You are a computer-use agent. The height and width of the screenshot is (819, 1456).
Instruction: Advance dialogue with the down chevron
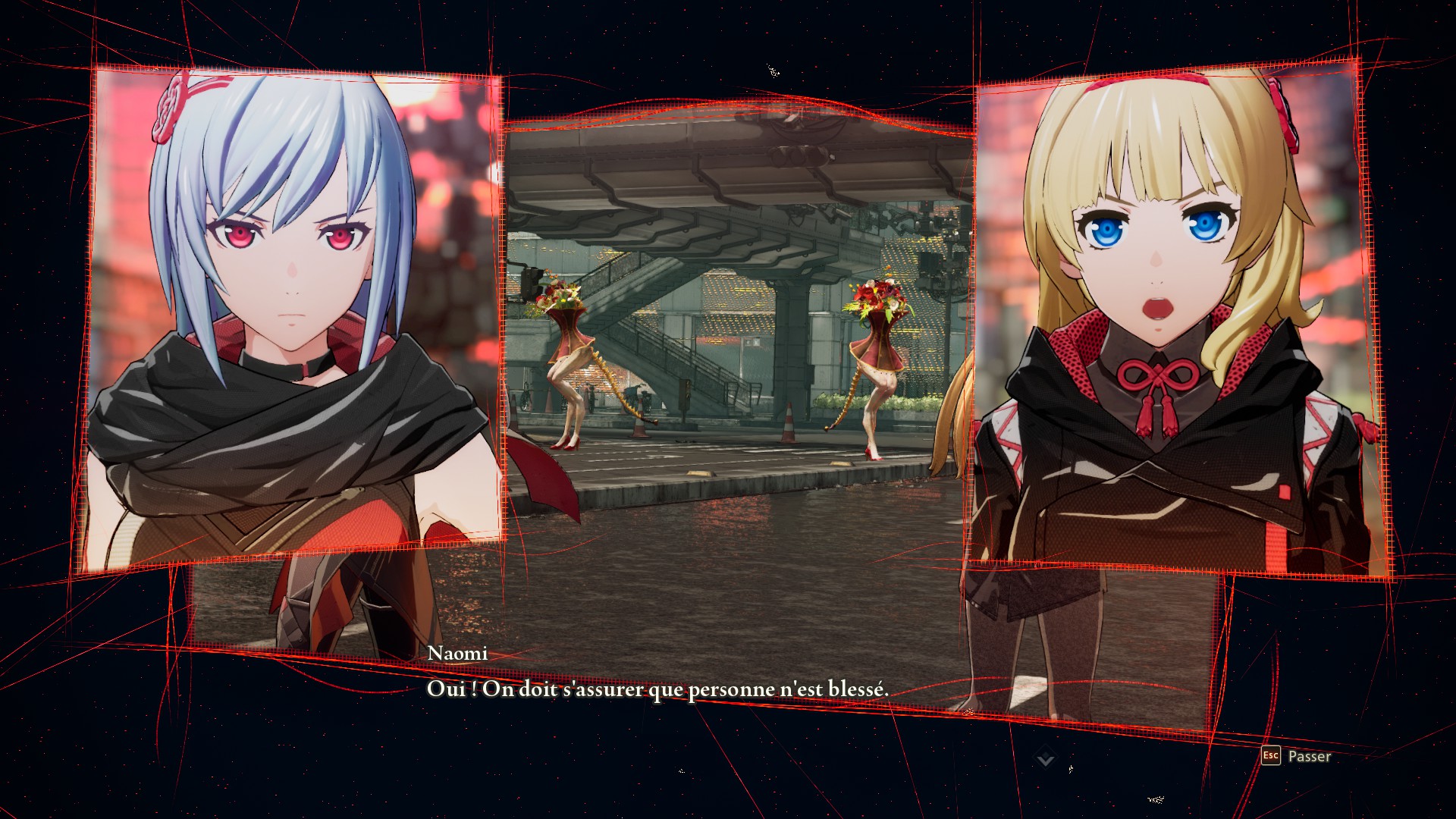coord(1046,758)
